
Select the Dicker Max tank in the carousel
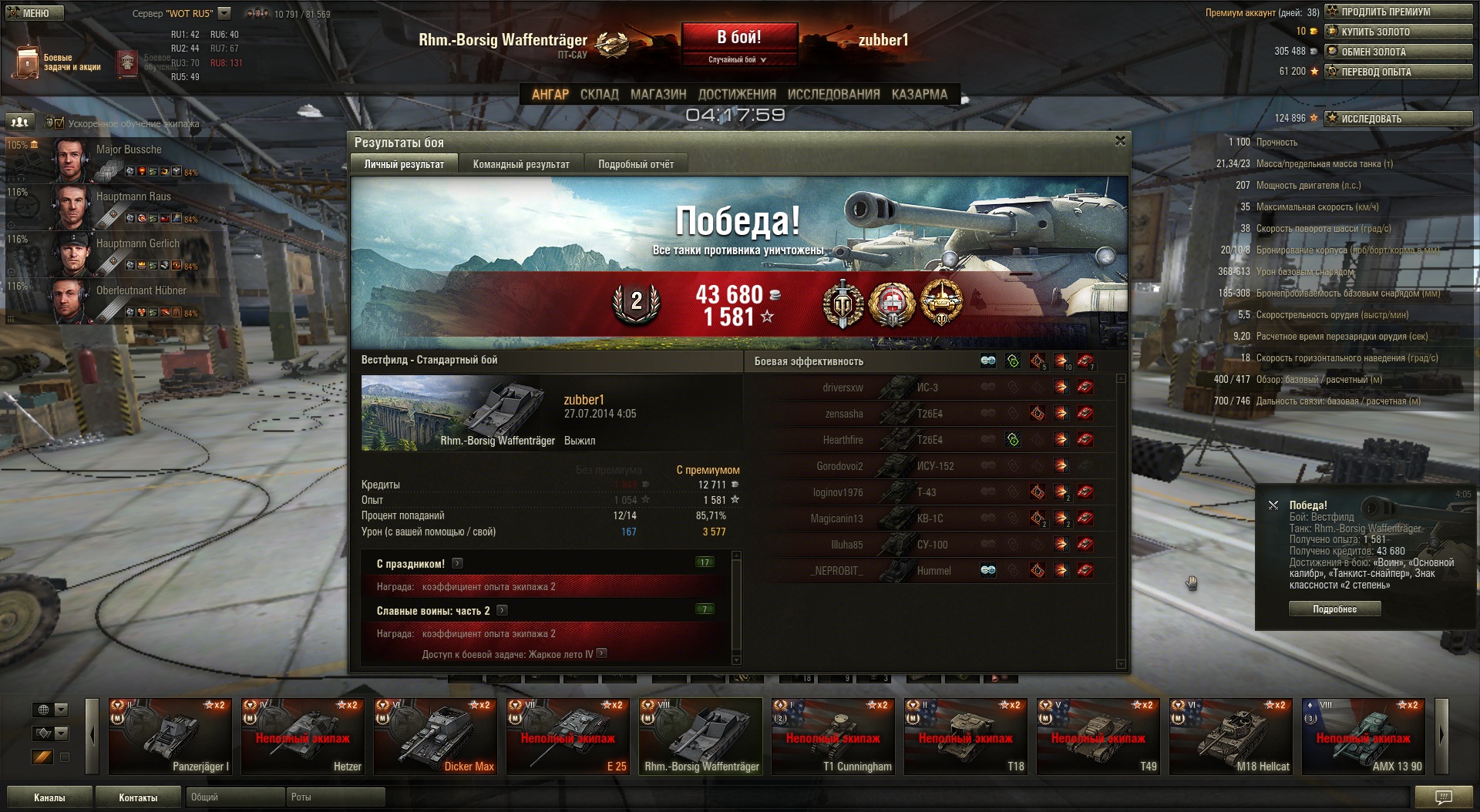(x=435, y=736)
